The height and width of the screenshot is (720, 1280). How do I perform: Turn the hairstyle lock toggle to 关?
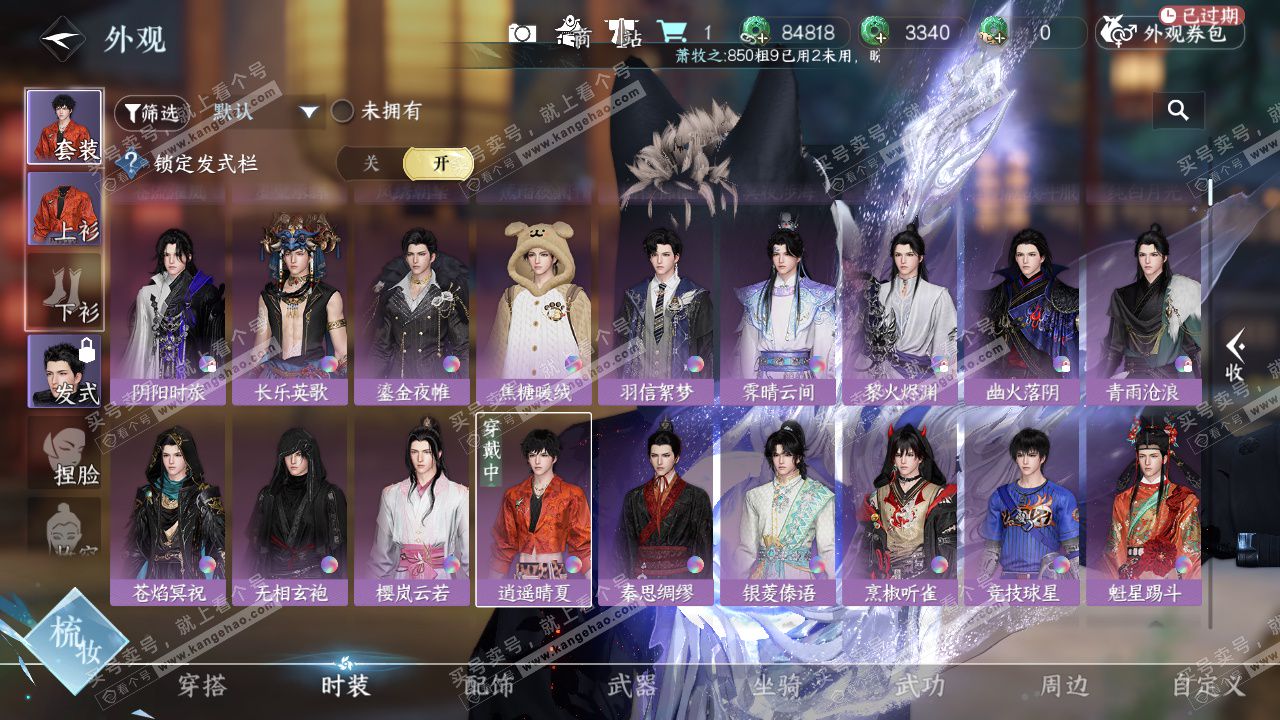371,164
